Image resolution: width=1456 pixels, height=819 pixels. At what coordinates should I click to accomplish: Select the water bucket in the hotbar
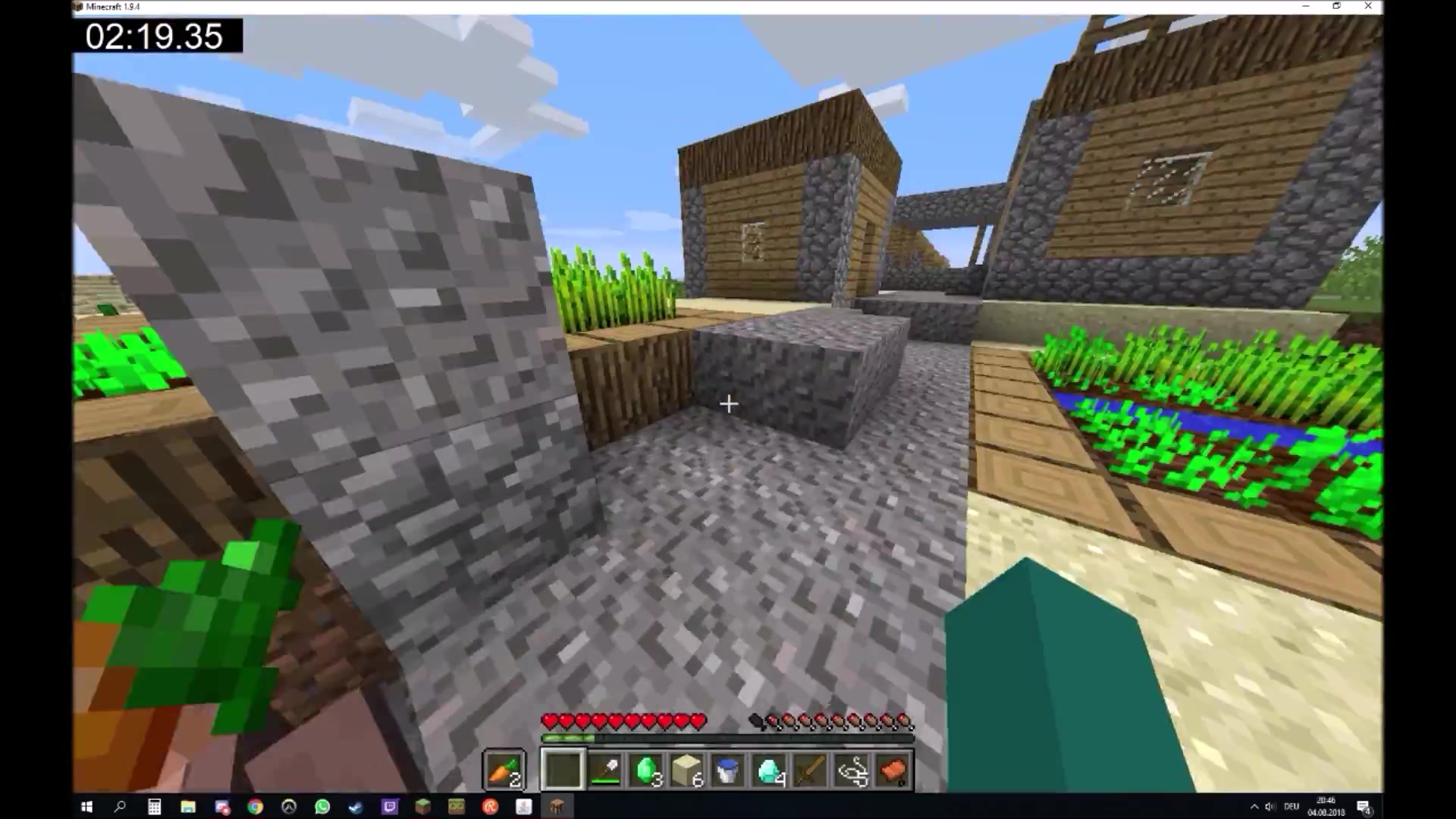point(730,770)
